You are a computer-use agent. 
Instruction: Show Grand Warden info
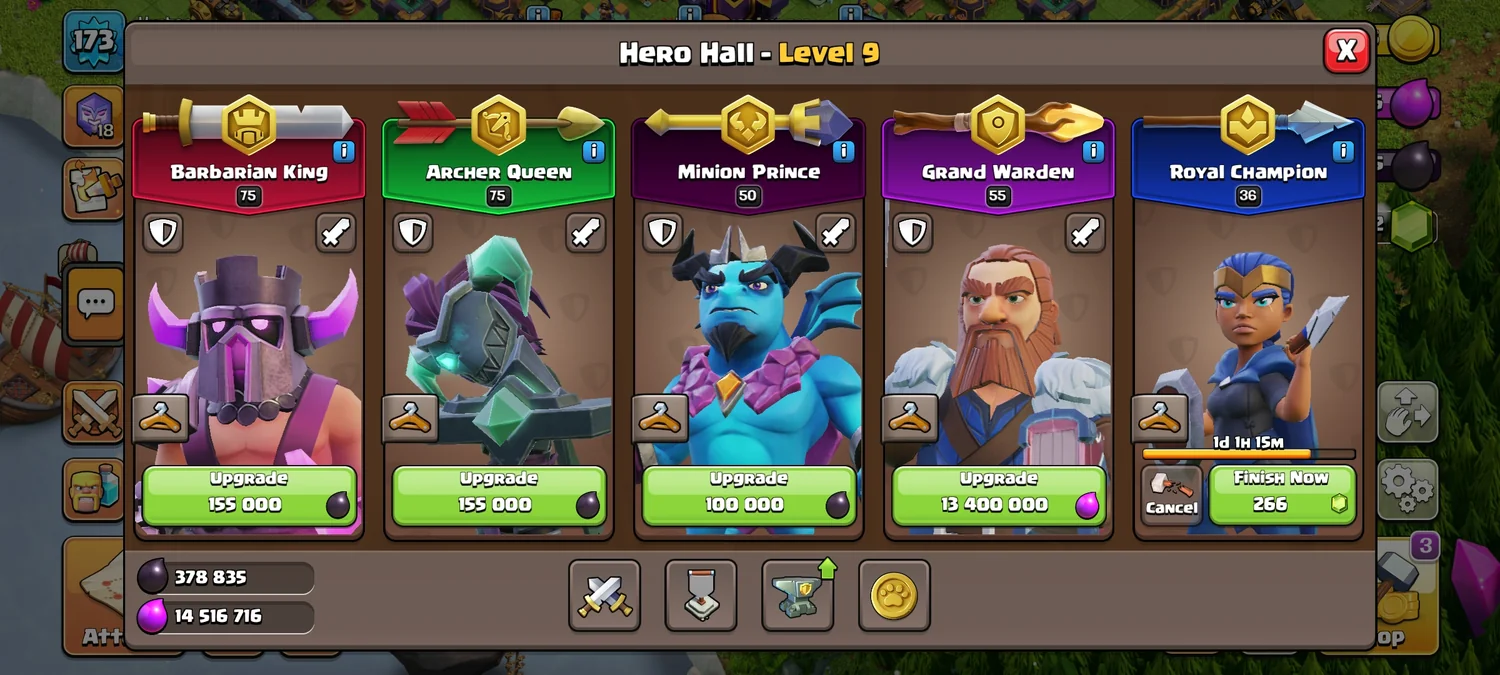[1093, 151]
